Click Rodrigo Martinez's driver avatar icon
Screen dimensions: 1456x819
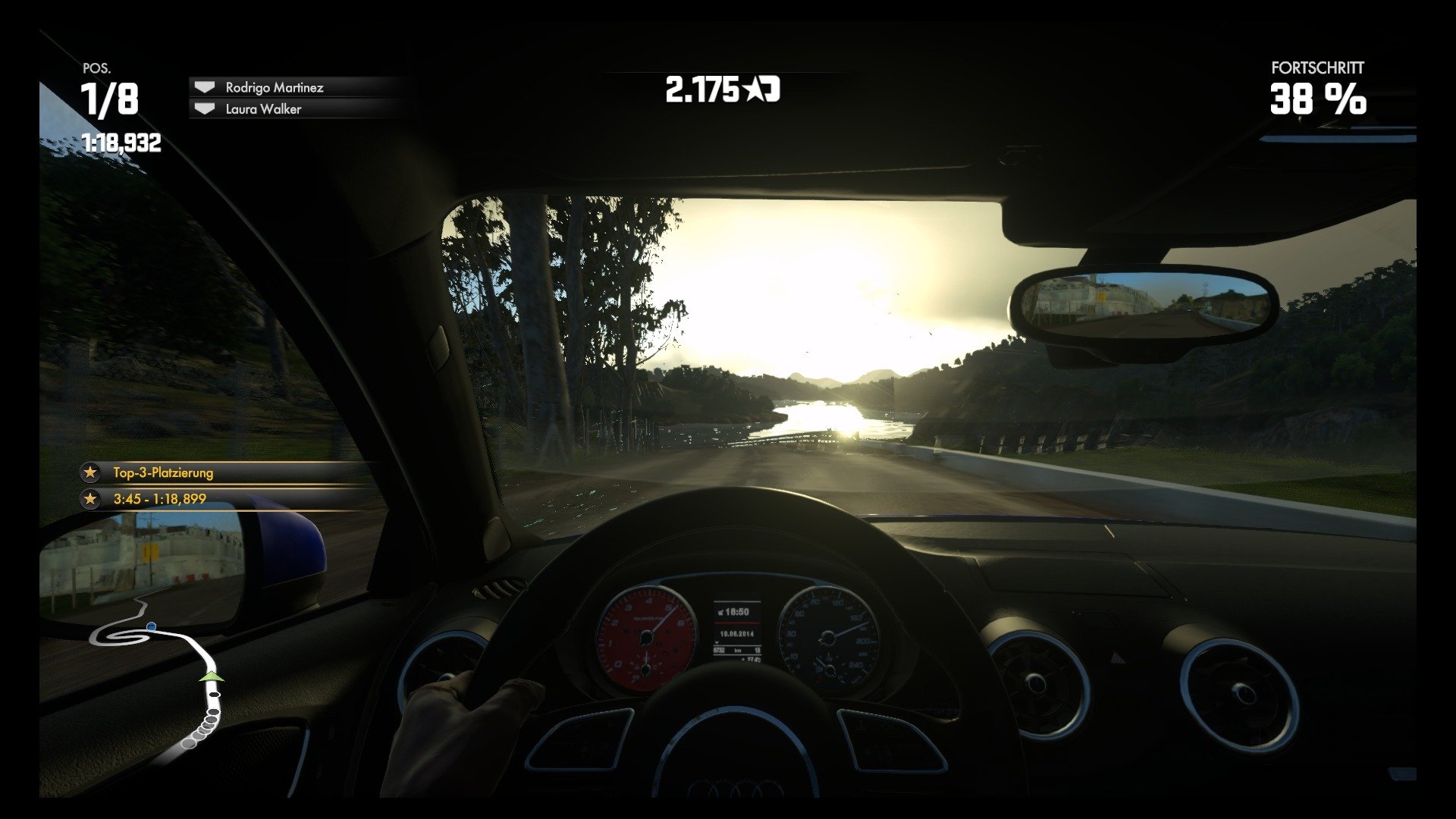tap(203, 88)
